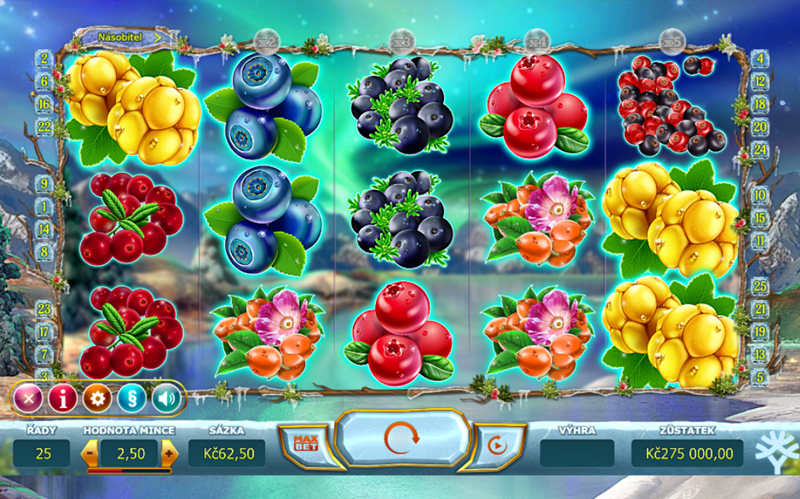800x499 pixels.
Task: Open settings via the orange gear icon
Action: (97, 398)
